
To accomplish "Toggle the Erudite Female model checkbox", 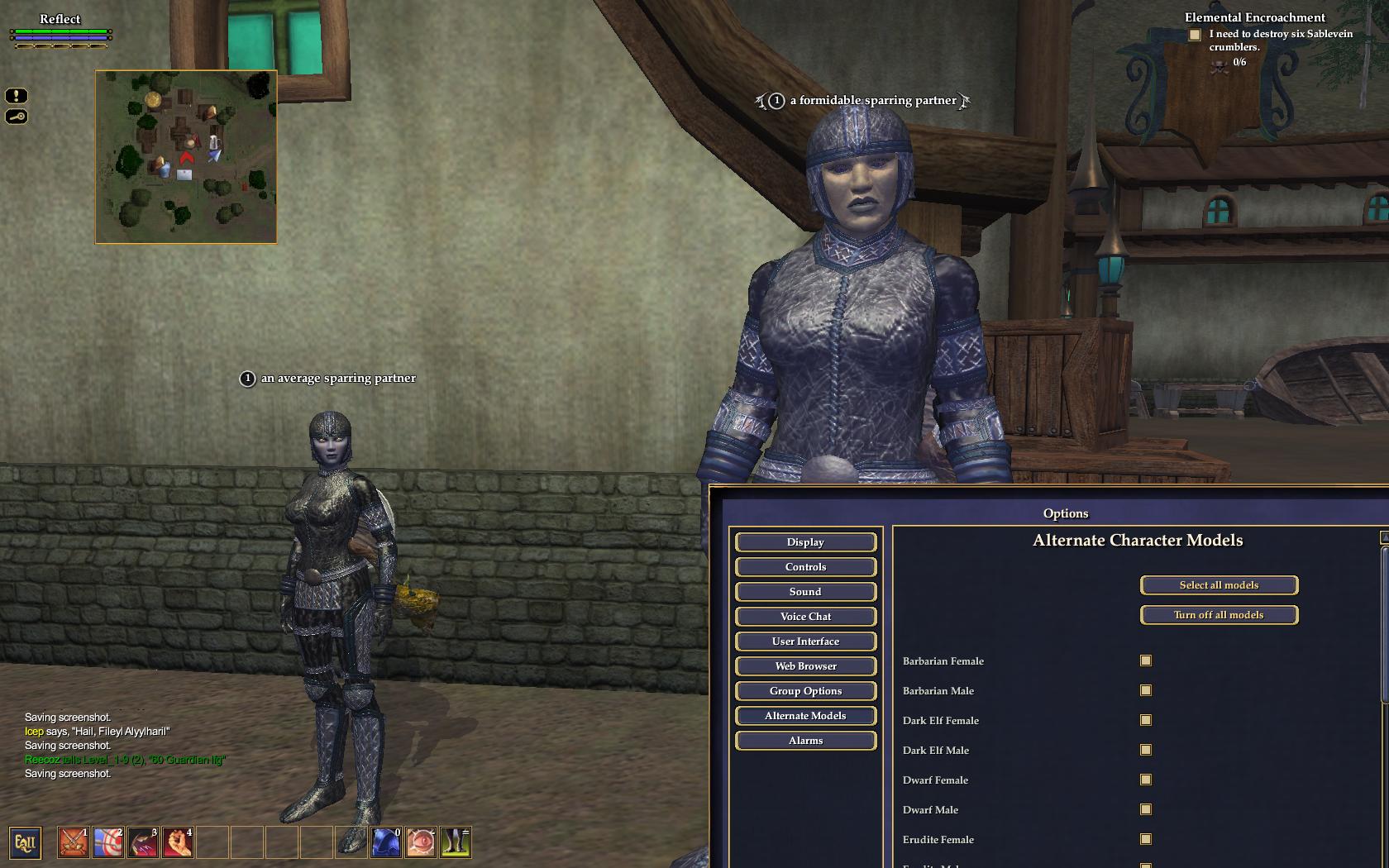I will 1146,839.
